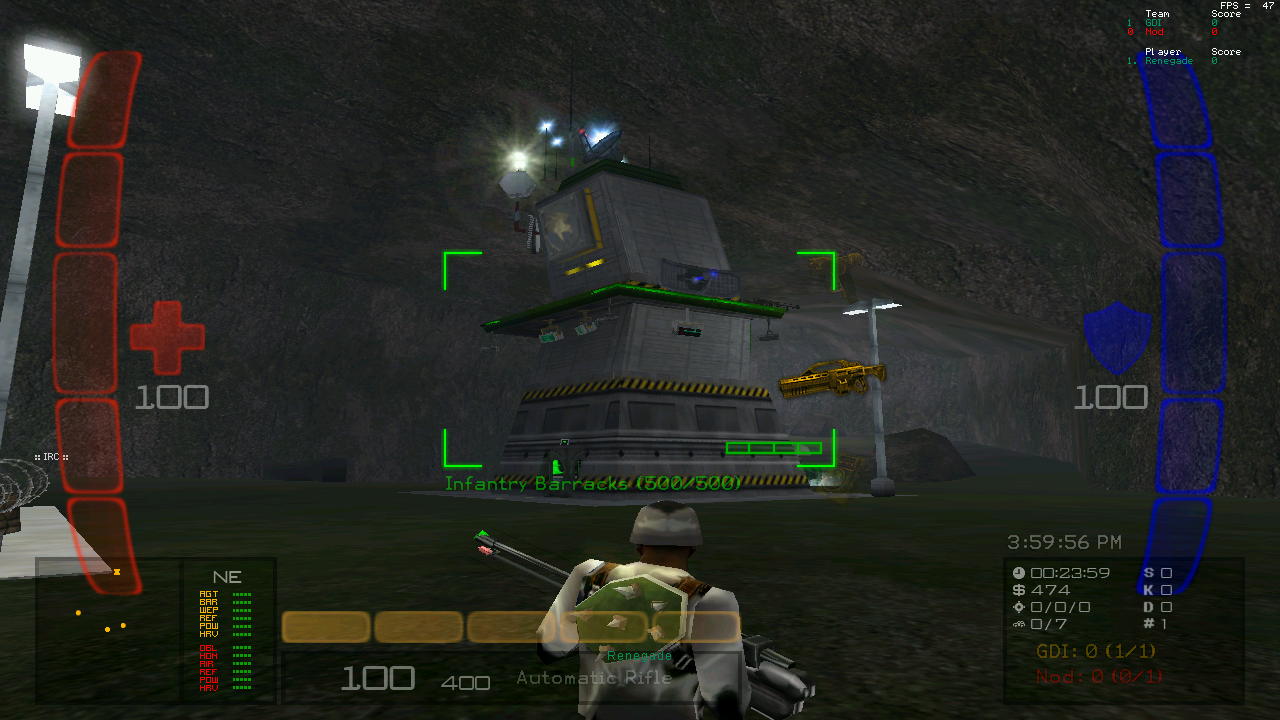The image size is (1280, 720).
Task: Select the red health cross icon
Action: coord(167,338)
